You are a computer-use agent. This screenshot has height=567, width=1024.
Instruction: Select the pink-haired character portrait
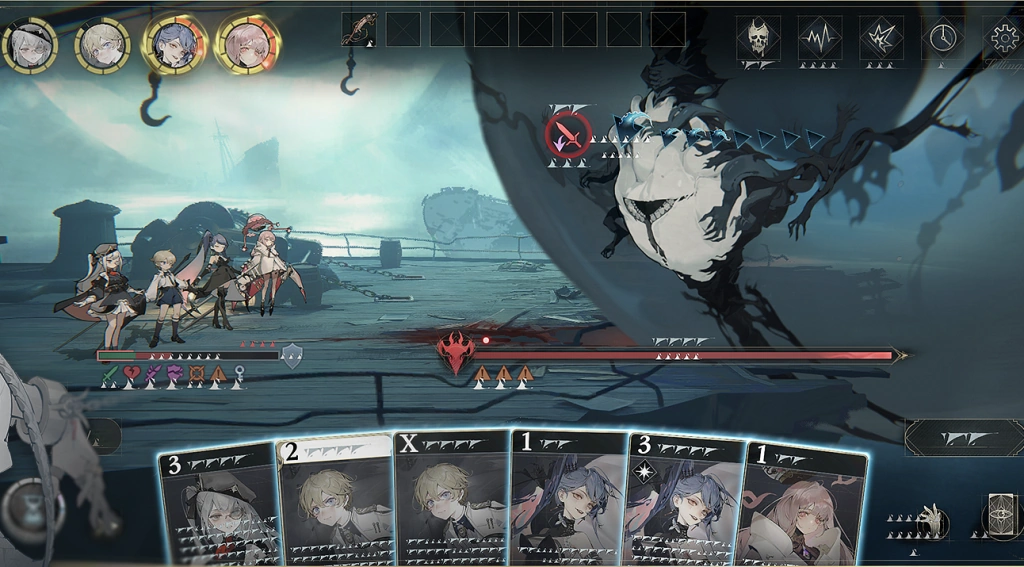pyautogui.click(x=248, y=44)
